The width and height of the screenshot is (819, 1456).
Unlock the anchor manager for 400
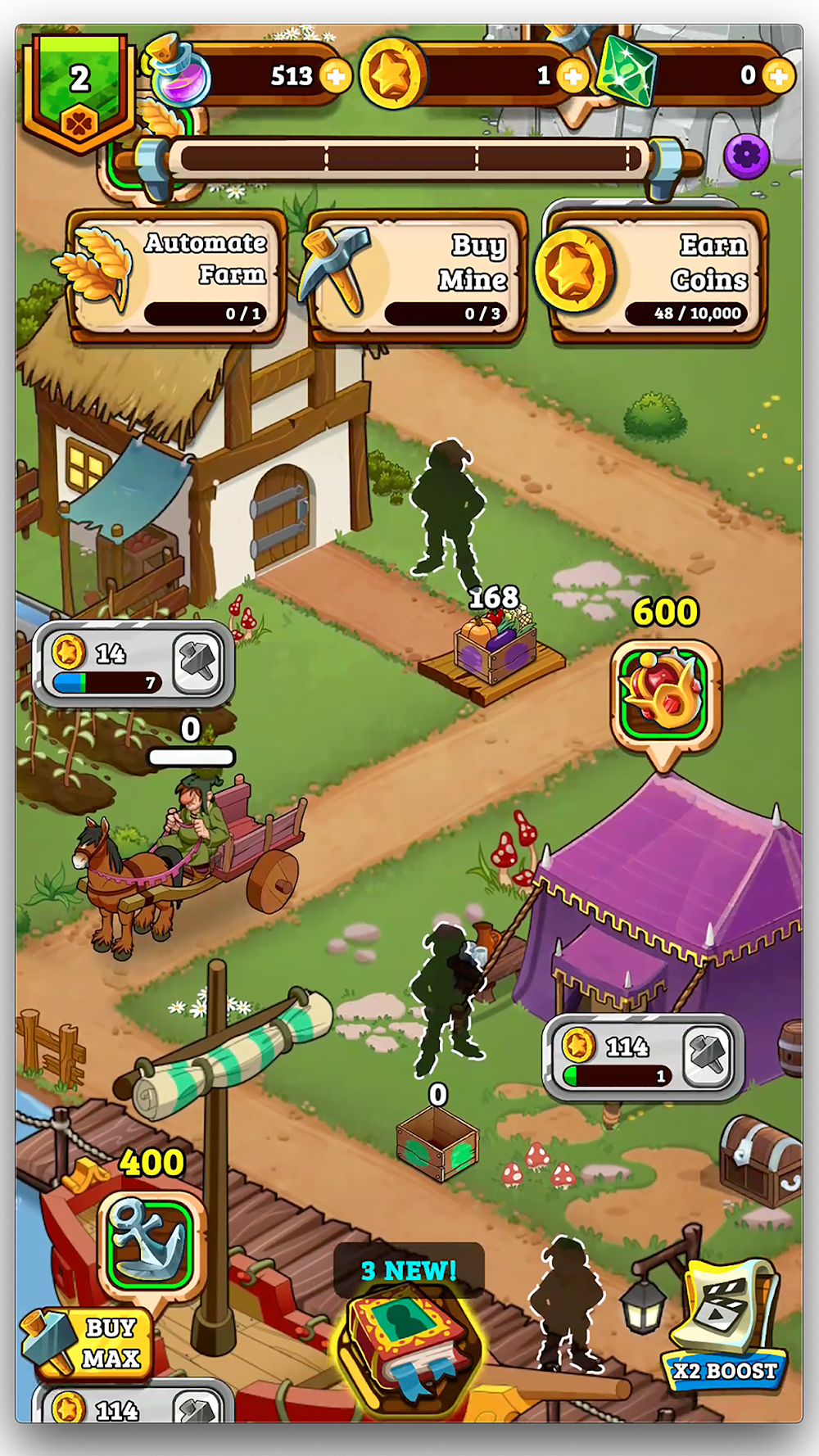tap(150, 1243)
